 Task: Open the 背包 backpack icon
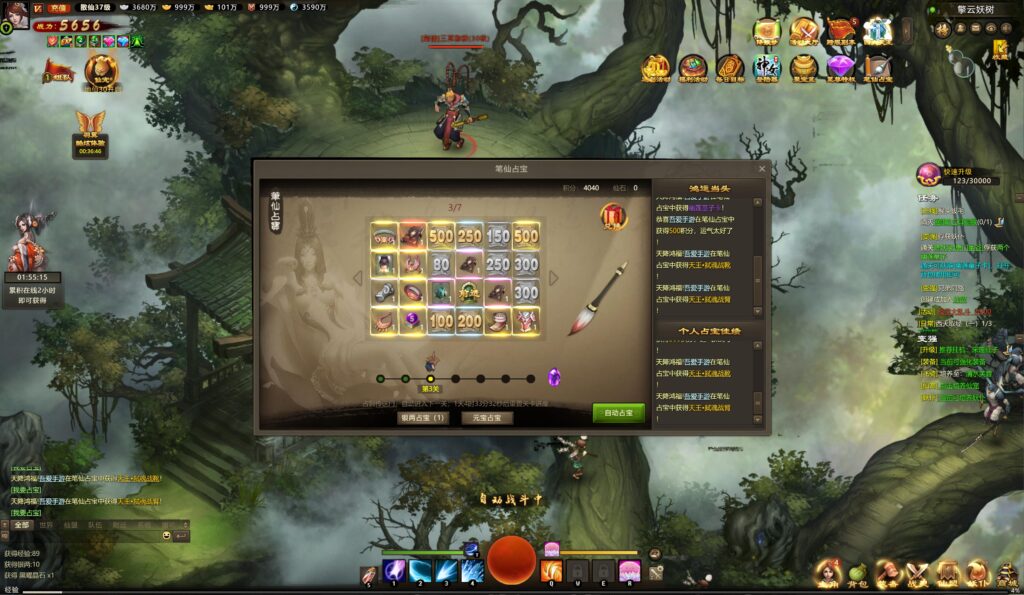point(857,573)
